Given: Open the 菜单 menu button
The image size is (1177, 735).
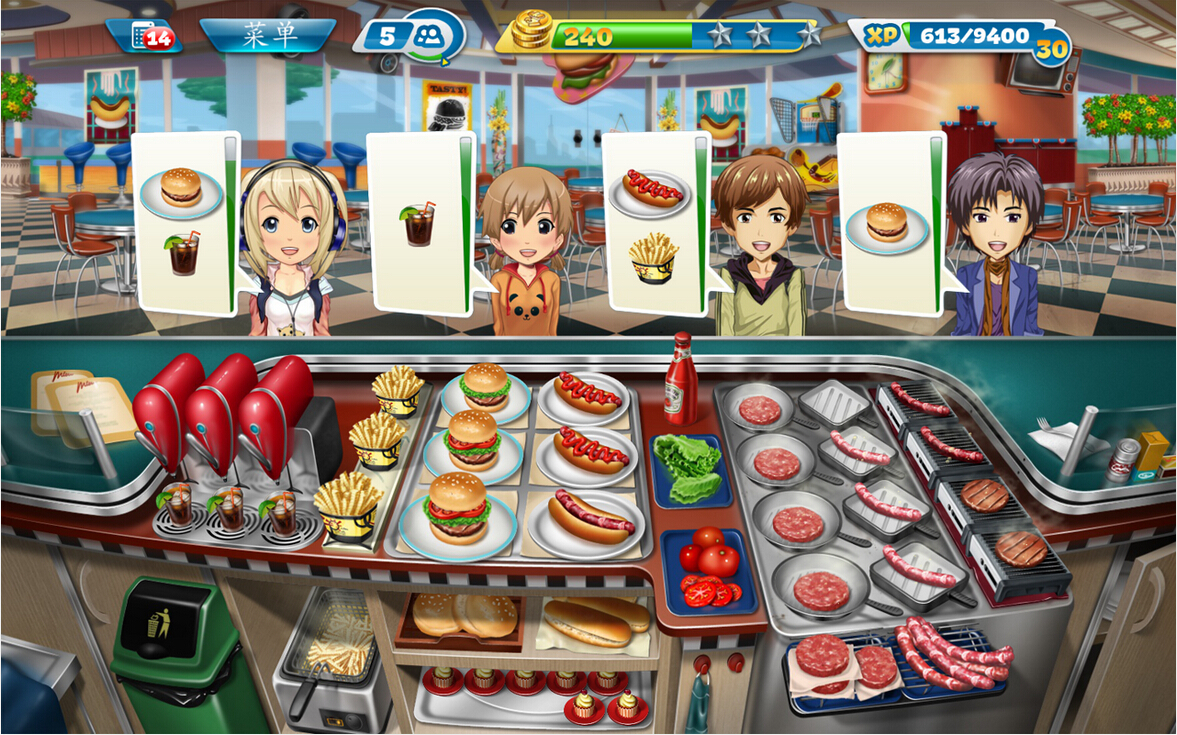Looking at the screenshot, I should pos(268,36).
